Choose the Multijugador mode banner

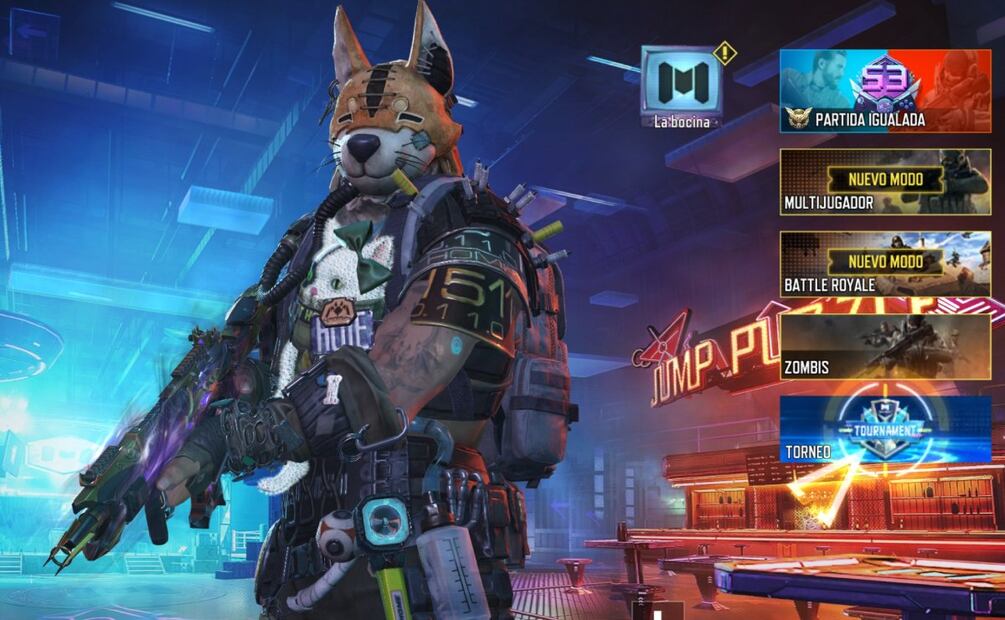pos(885,182)
